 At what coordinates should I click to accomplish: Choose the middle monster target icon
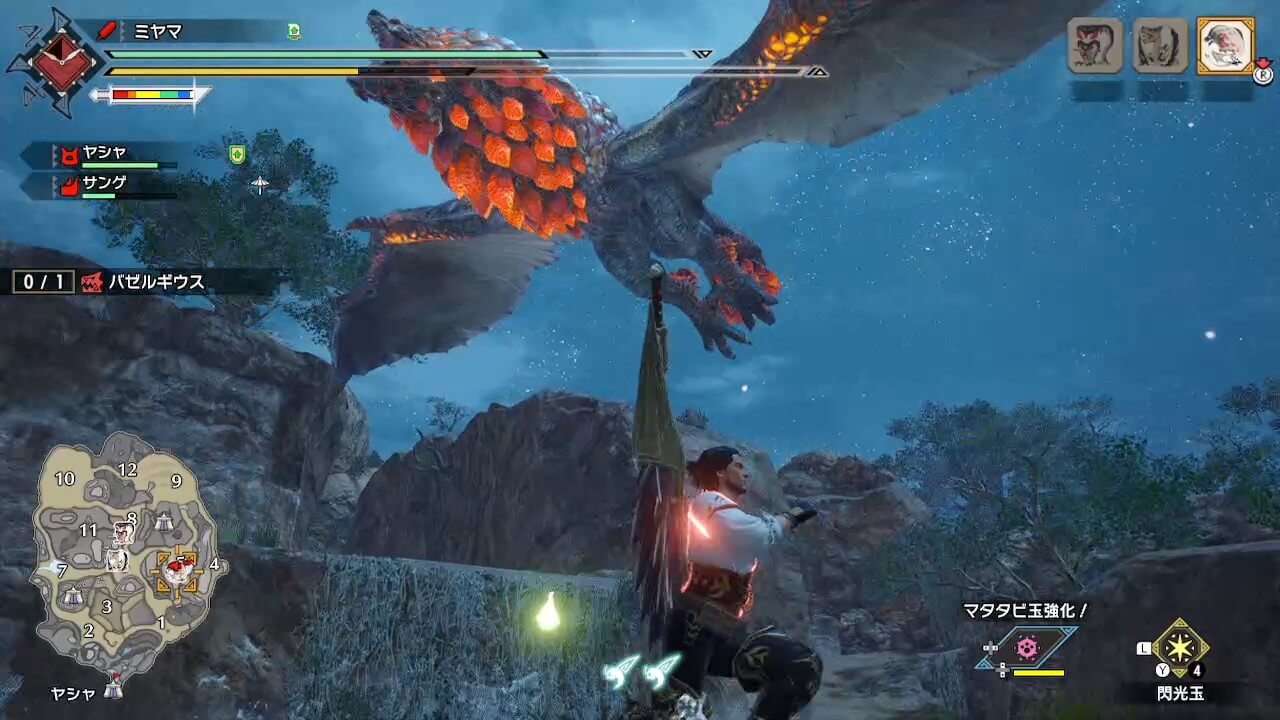coord(1160,45)
